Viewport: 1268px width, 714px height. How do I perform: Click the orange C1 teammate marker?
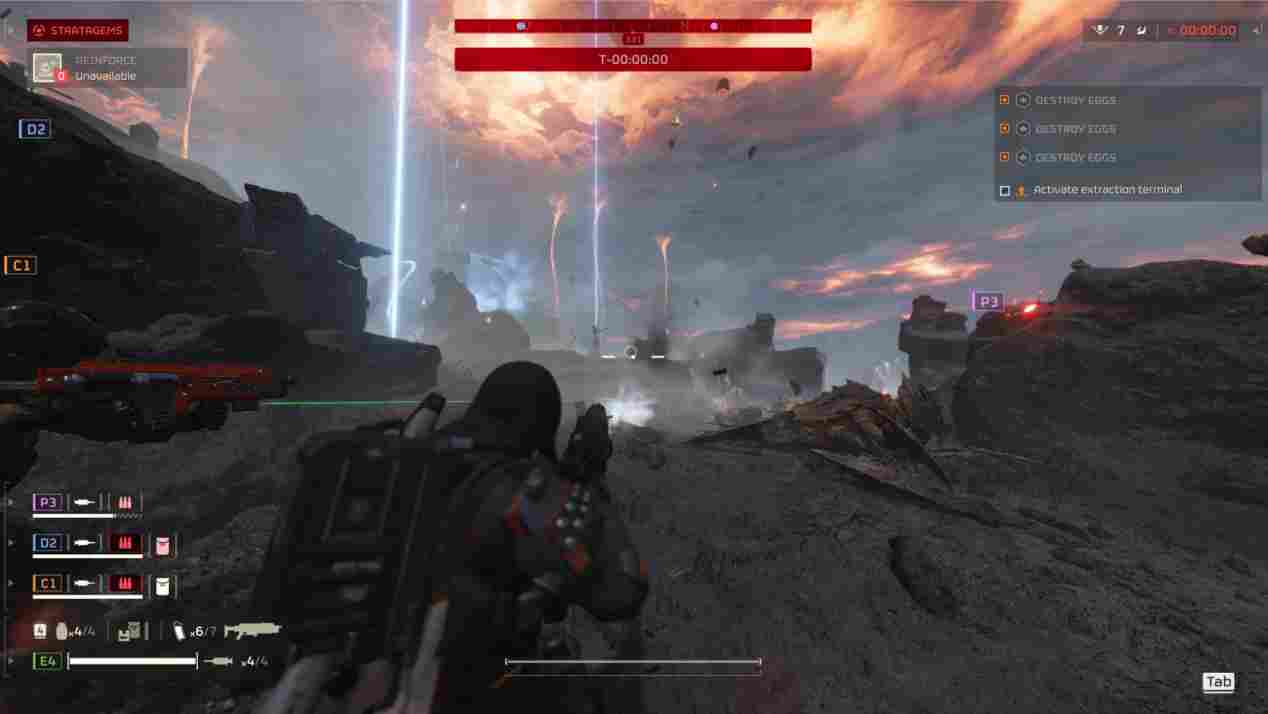(20, 265)
